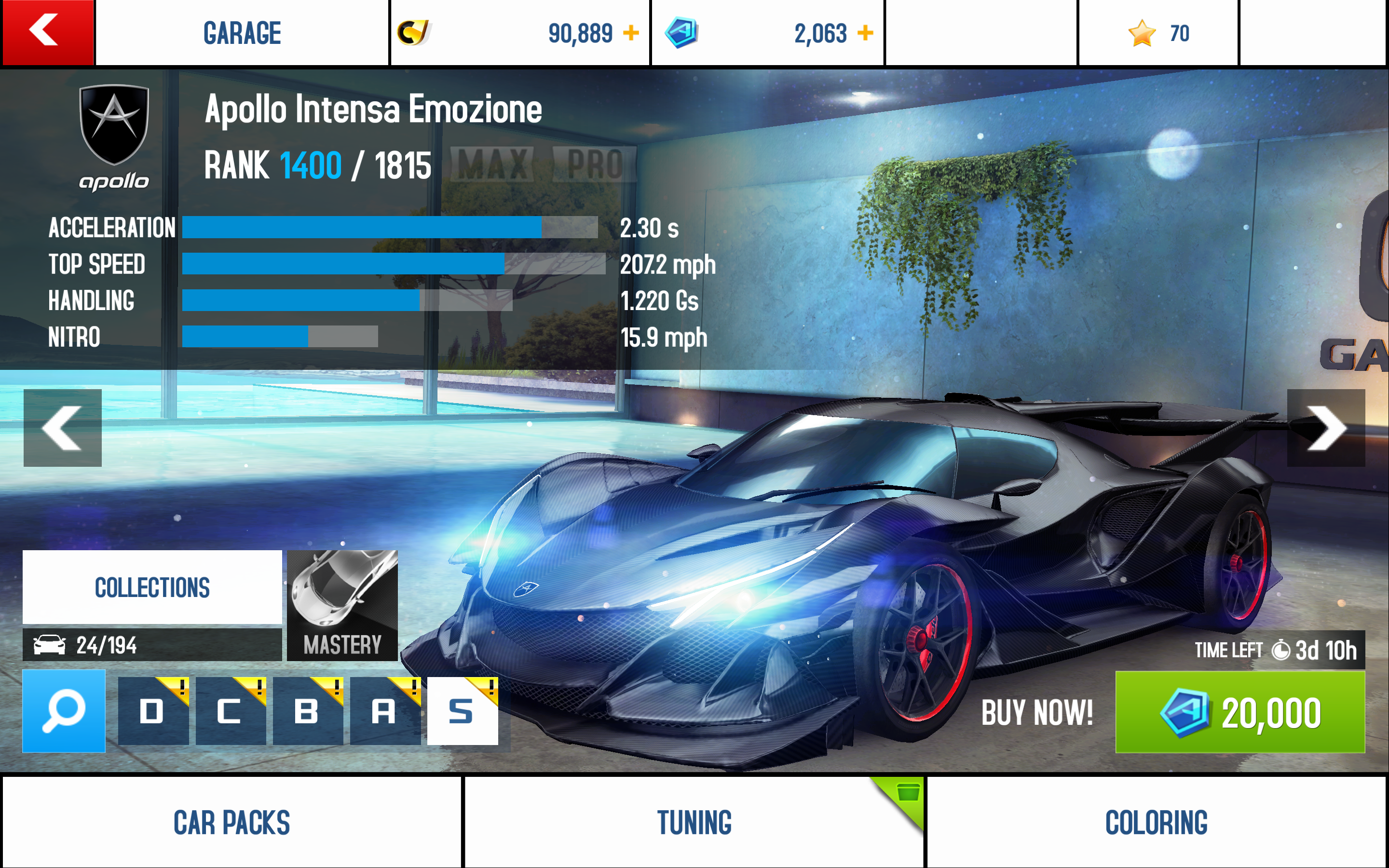Viewport: 1389px width, 868px height.
Task: Switch to class D cars
Action: [153, 711]
